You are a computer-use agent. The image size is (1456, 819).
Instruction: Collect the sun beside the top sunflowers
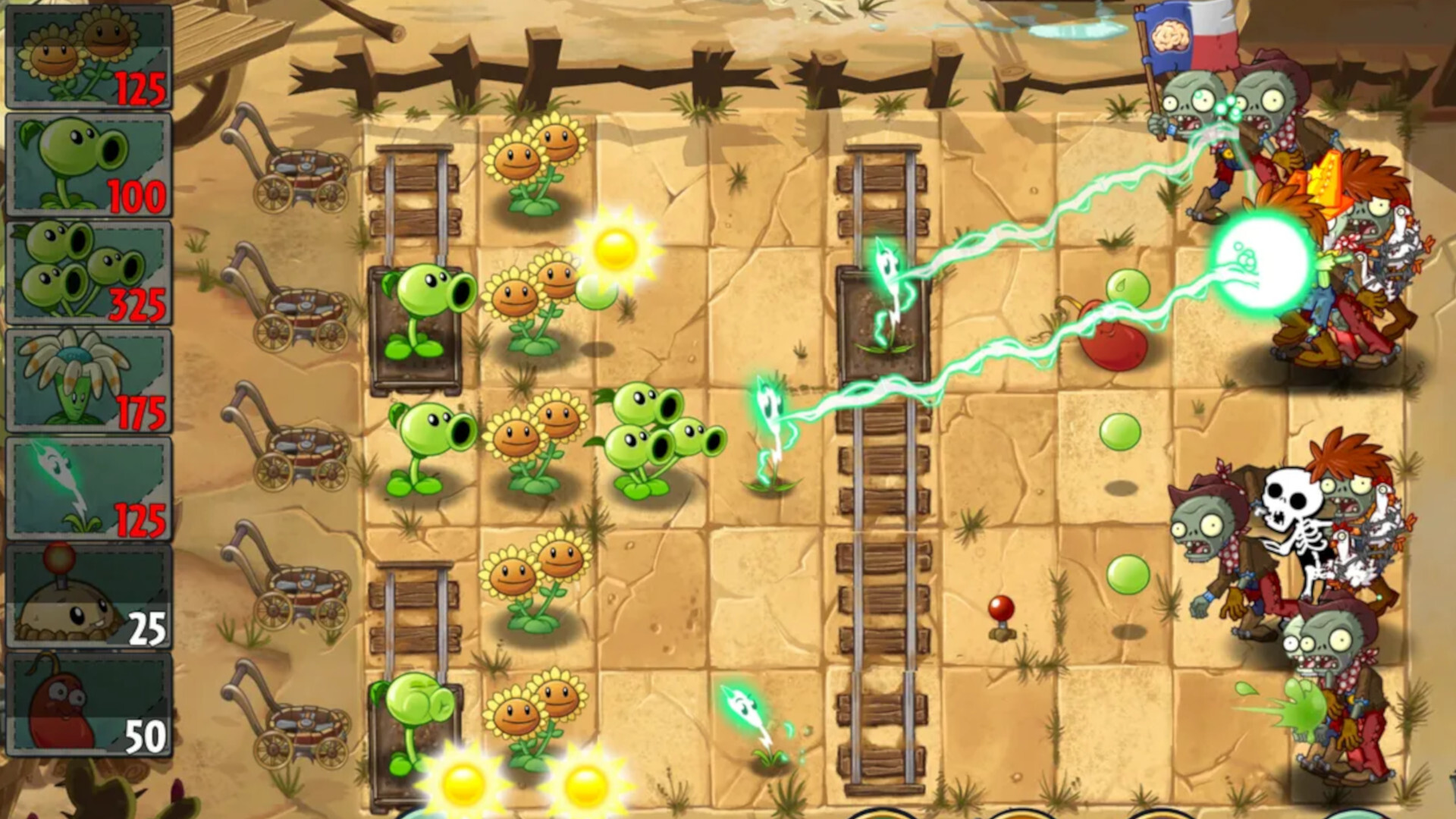coord(614,250)
